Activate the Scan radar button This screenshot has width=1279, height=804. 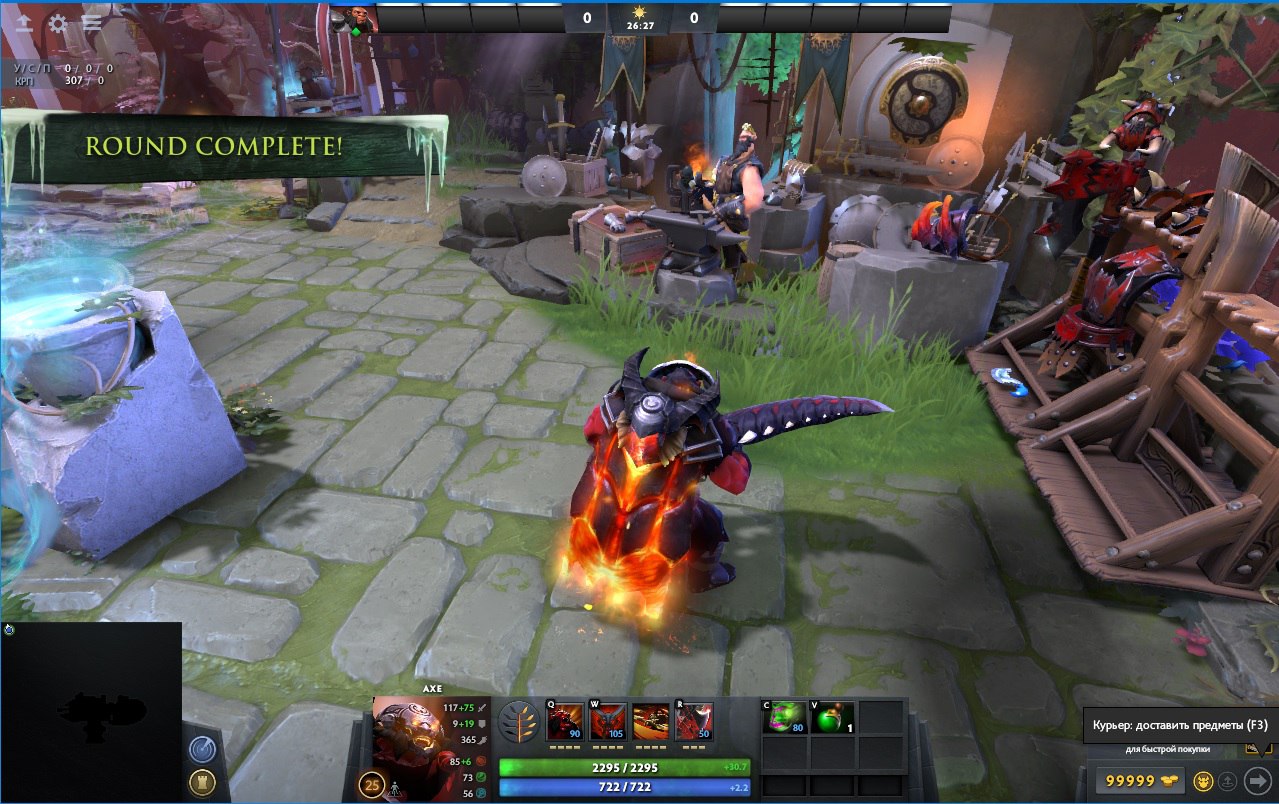point(201,749)
